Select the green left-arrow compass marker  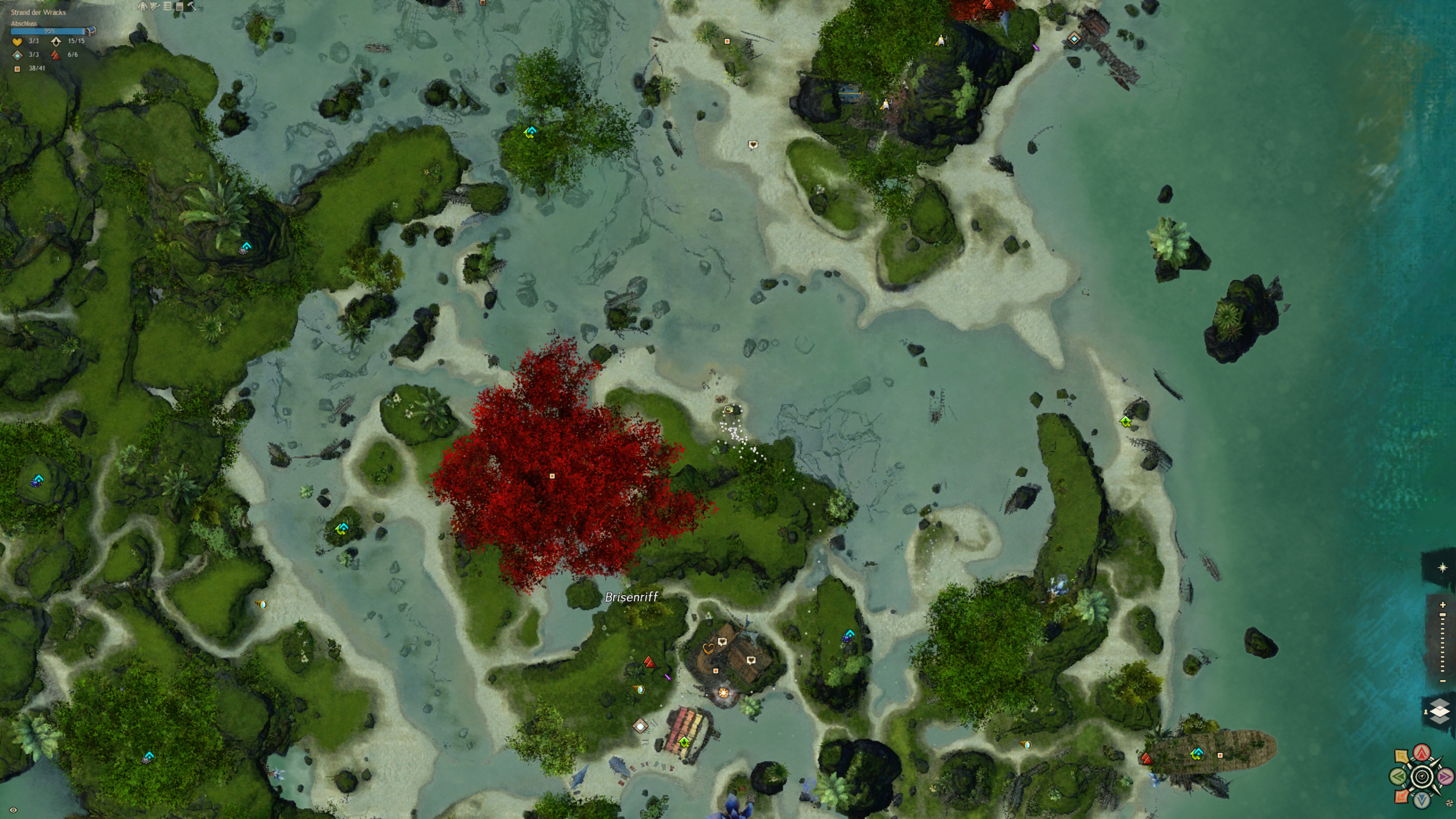[1399, 776]
